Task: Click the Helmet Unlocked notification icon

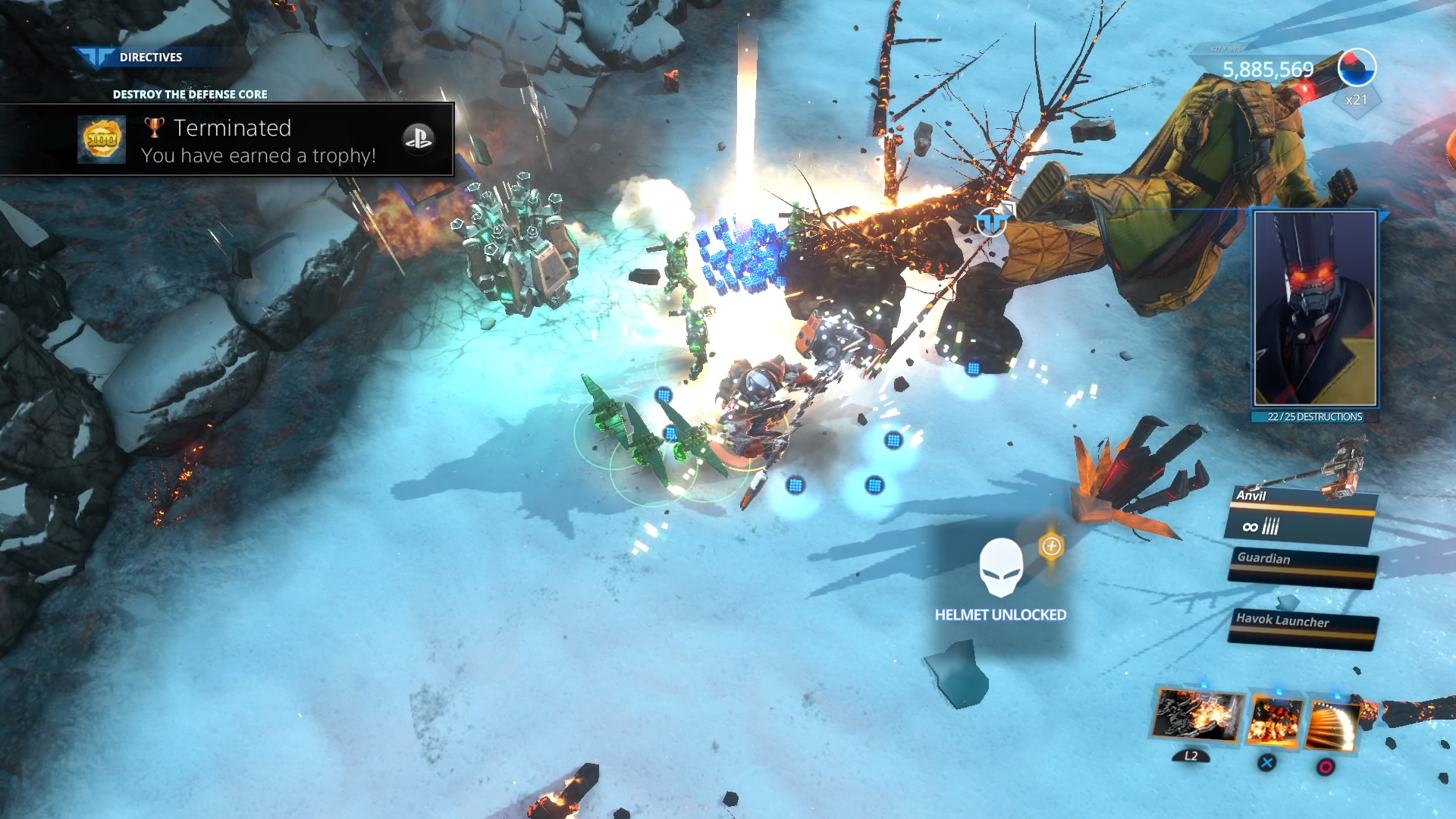Action: pos(1000,568)
